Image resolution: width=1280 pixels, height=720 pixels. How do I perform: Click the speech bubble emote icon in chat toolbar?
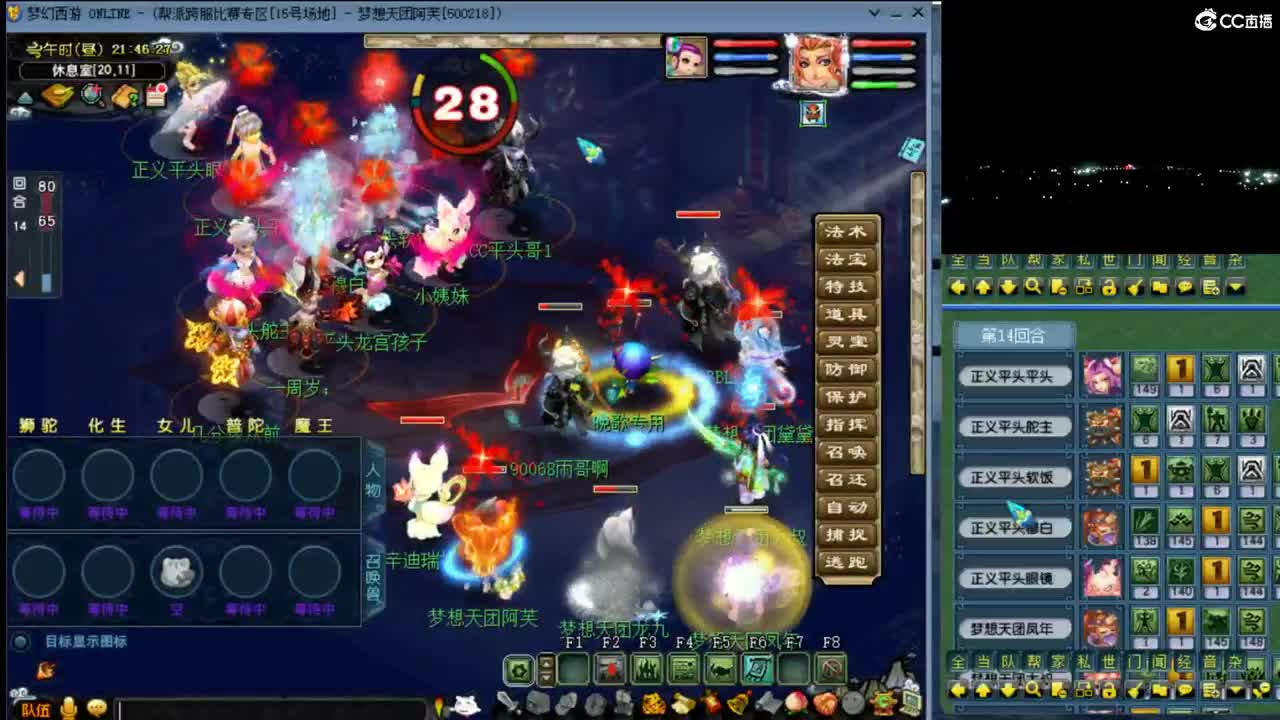tap(1186, 287)
